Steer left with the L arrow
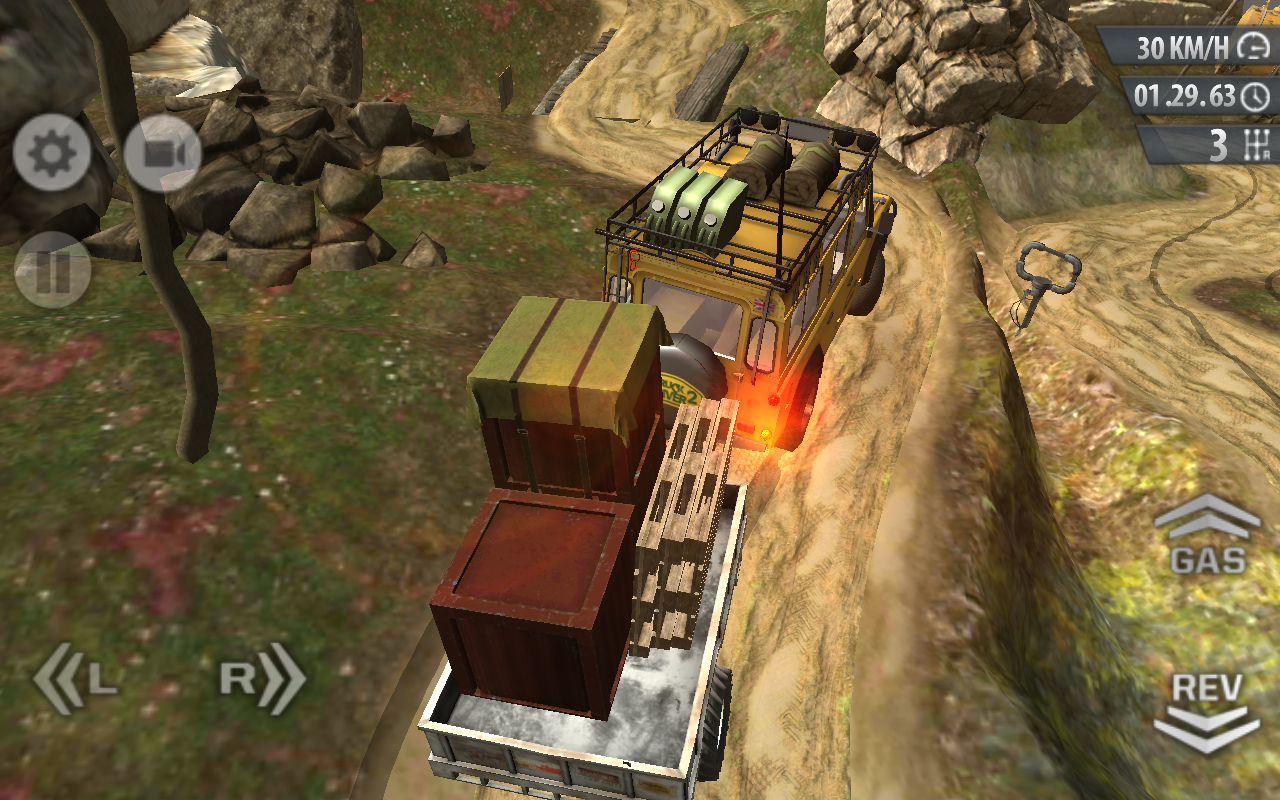The height and width of the screenshot is (800, 1280). click(x=75, y=679)
